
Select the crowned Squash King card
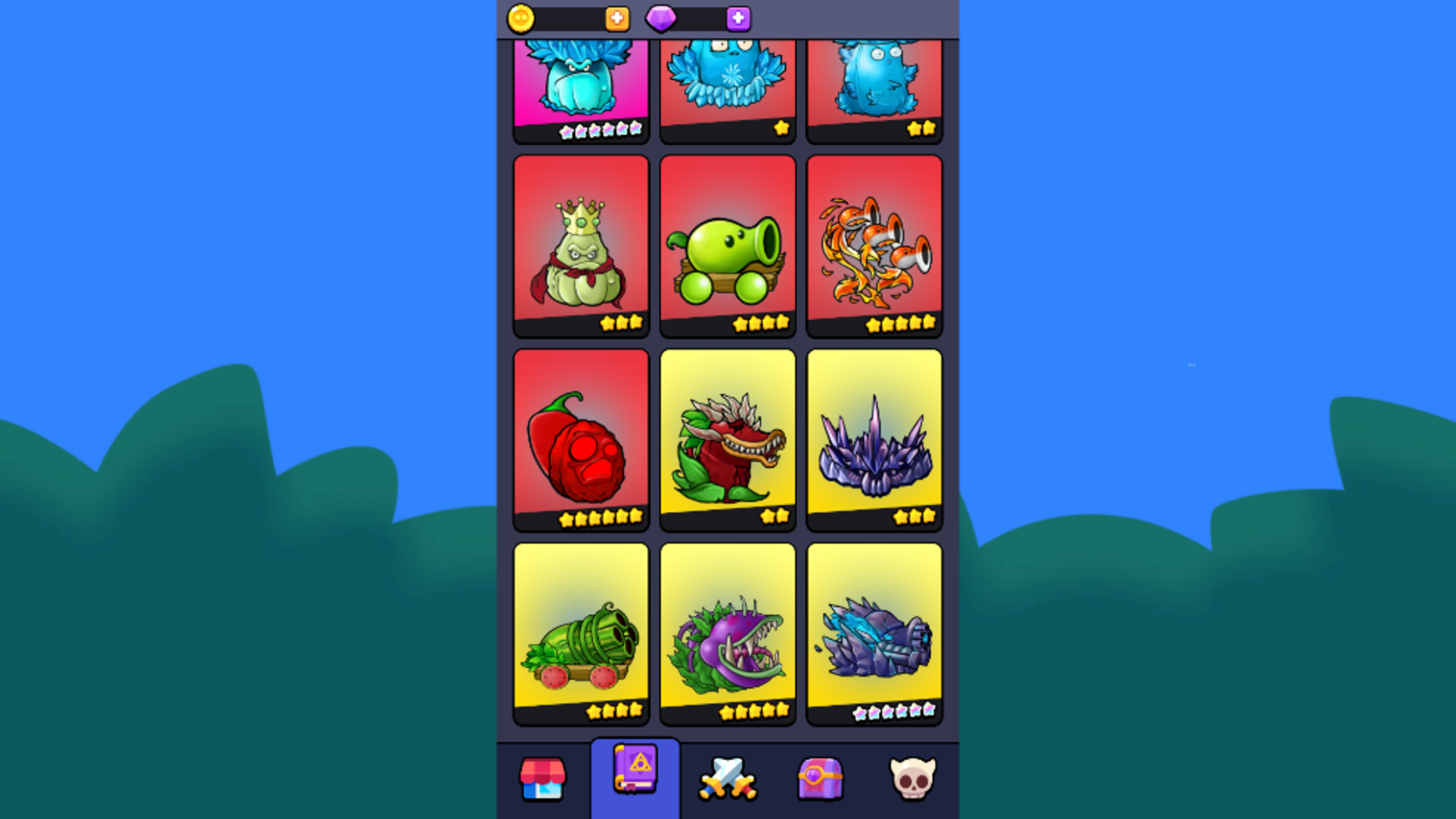pos(581,243)
